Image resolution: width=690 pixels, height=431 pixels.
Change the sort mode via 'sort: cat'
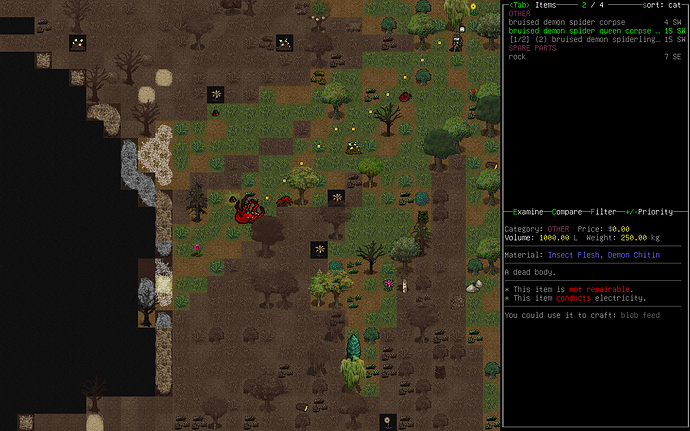point(664,6)
